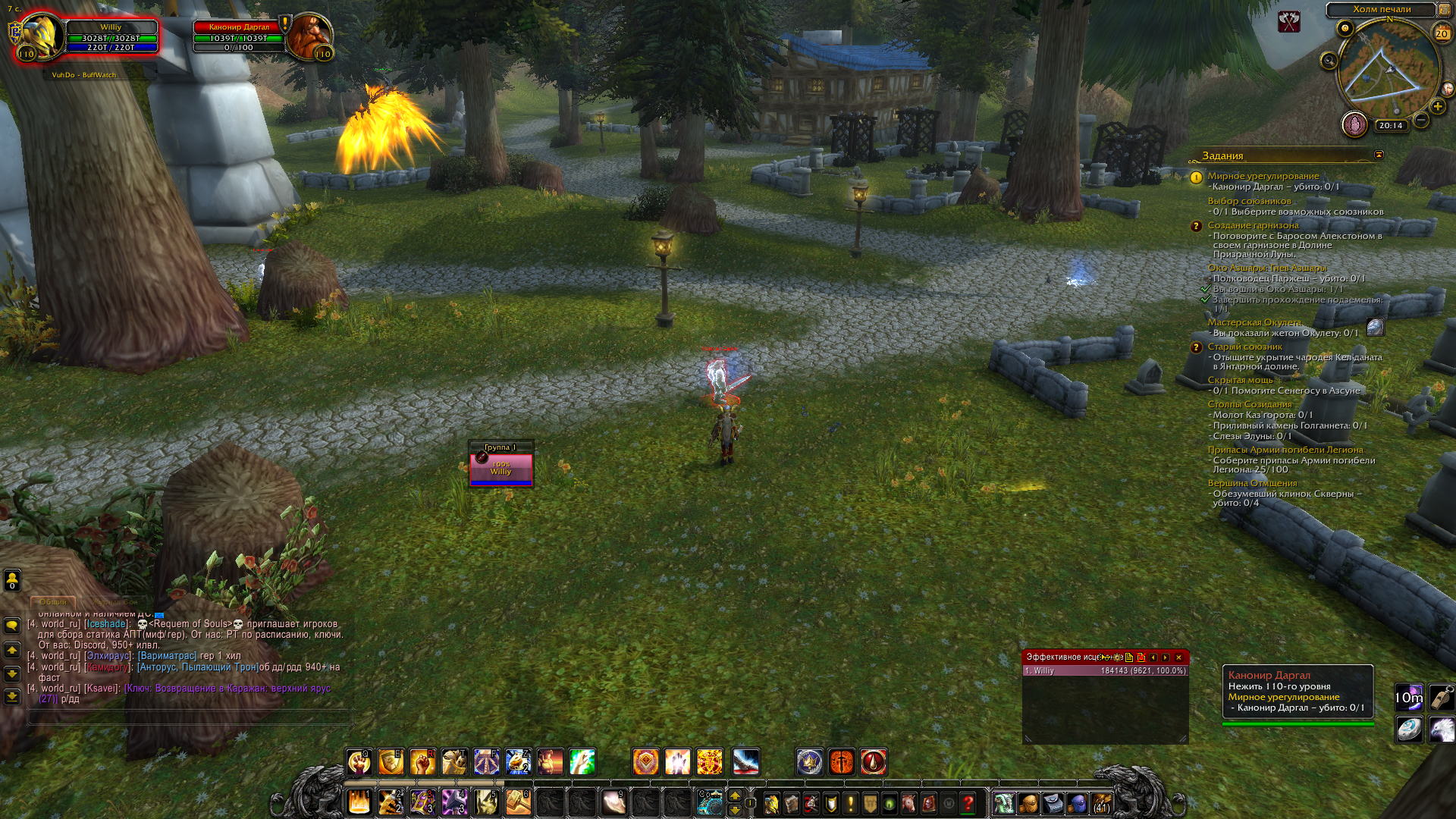Click the Williy raid frame in Группа 1
This screenshot has width=1456, height=819.
tap(500, 469)
